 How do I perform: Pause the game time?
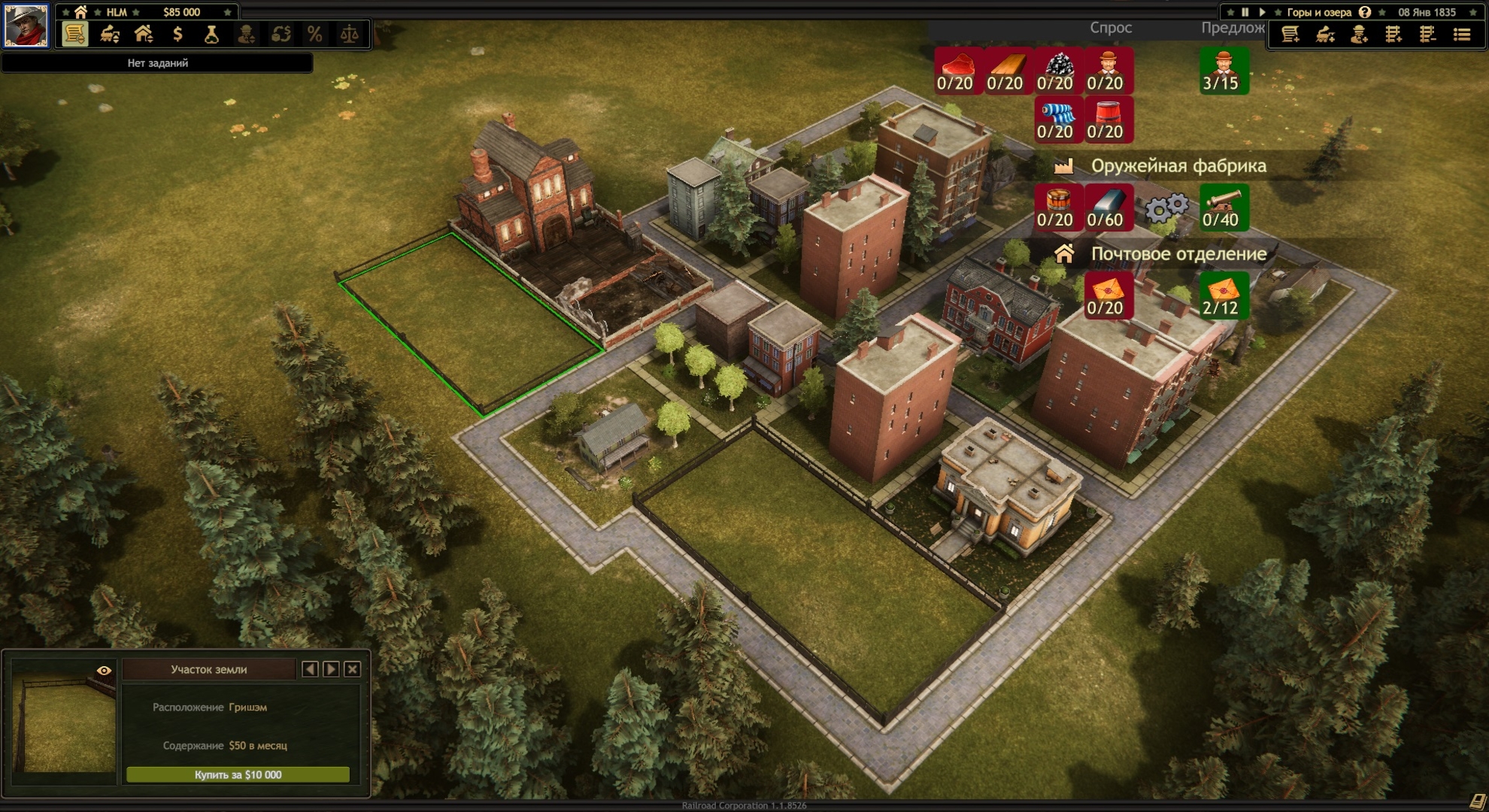point(1245,12)
